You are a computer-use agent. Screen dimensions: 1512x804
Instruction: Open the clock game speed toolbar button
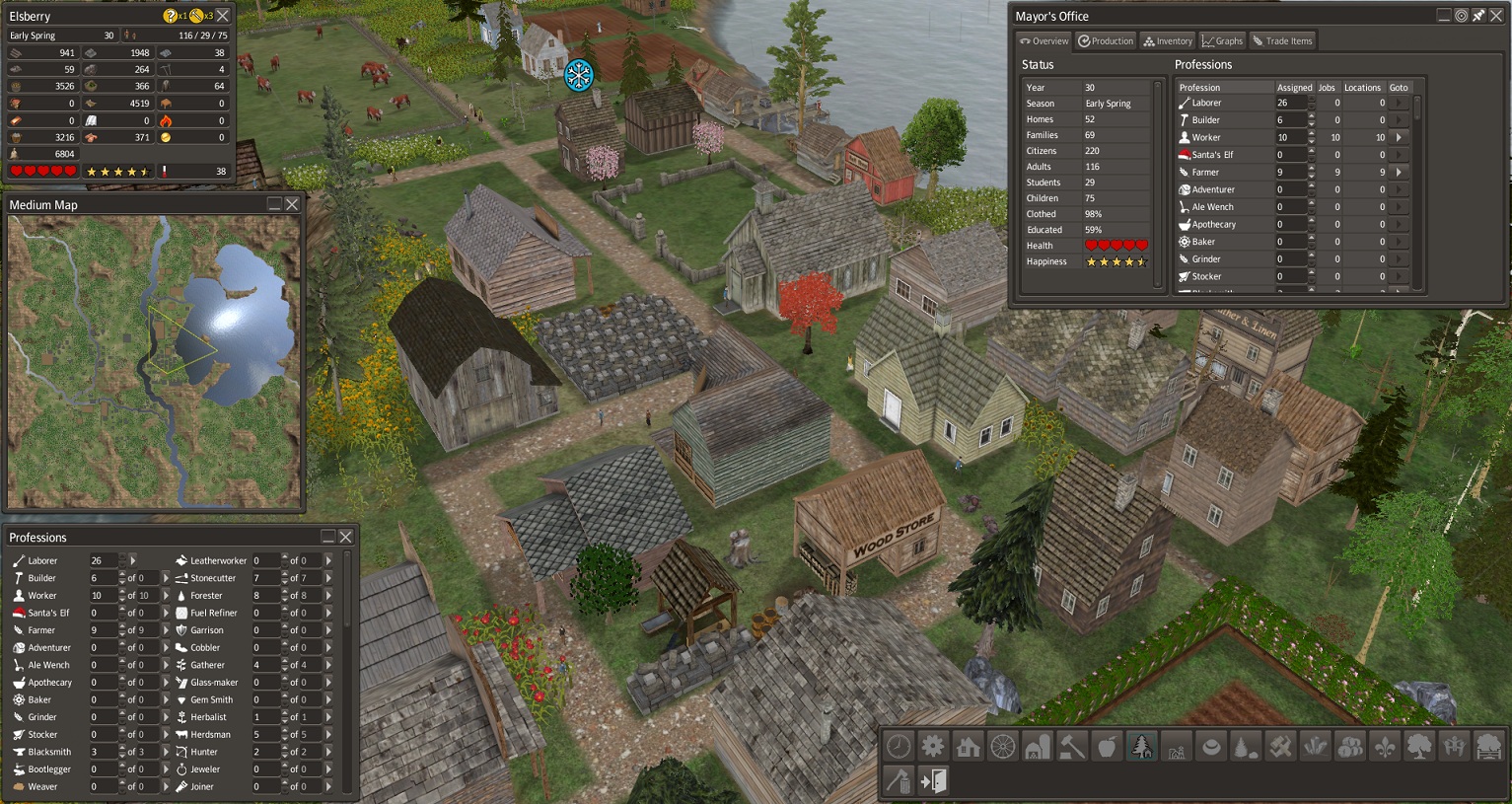[899, 747]
